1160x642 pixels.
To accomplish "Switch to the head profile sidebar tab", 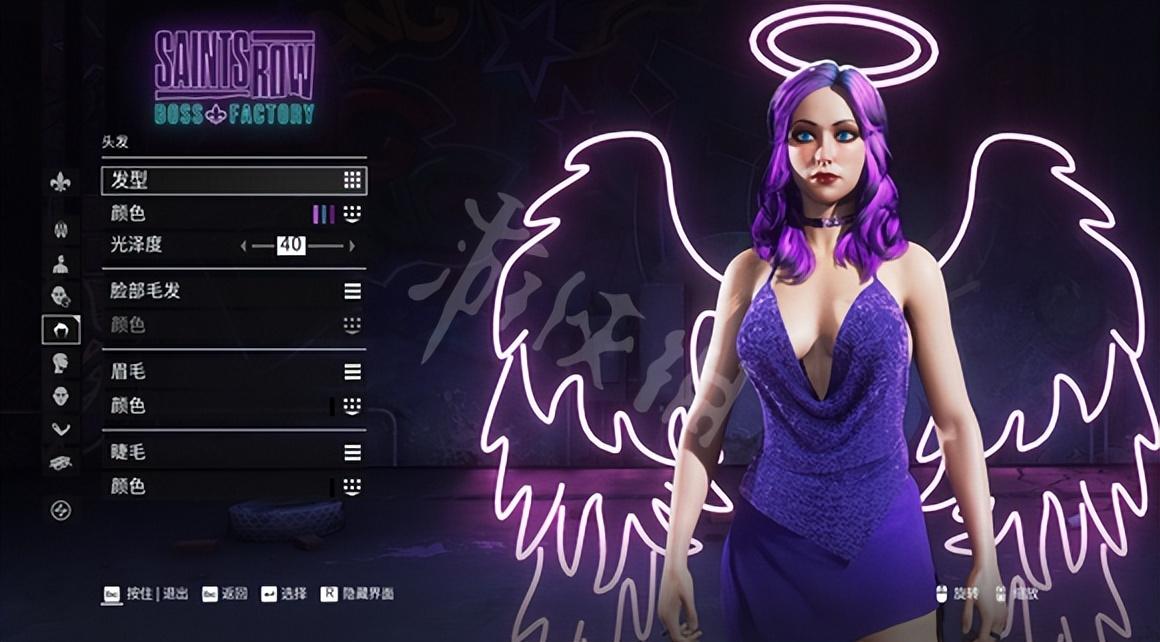I will pos(61,362).
